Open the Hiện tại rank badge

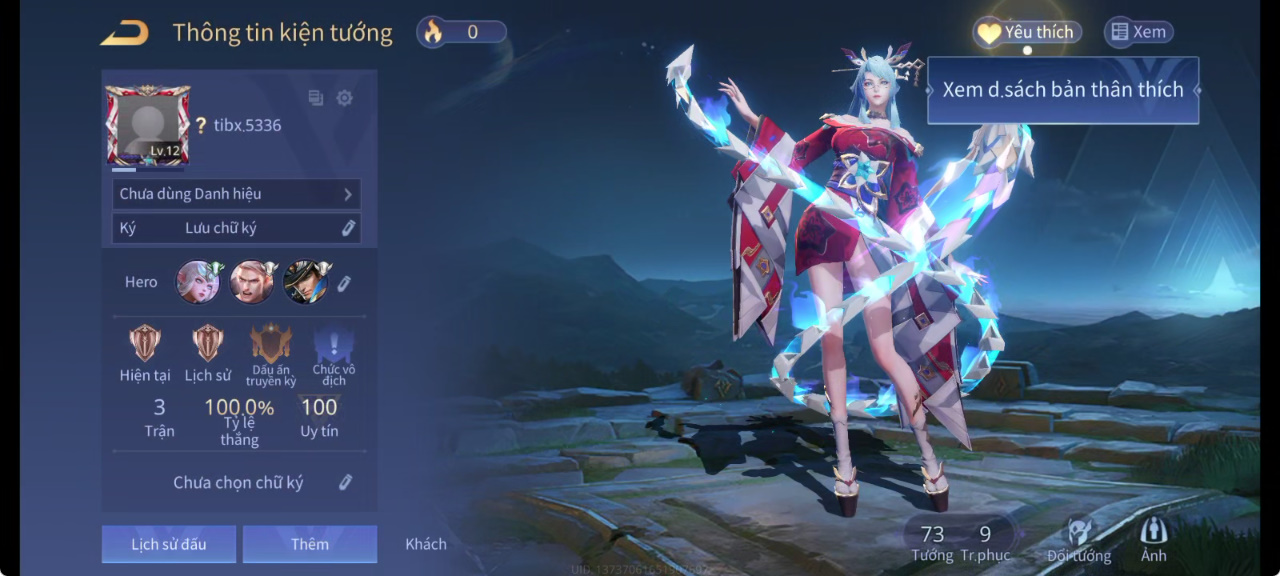145,345
